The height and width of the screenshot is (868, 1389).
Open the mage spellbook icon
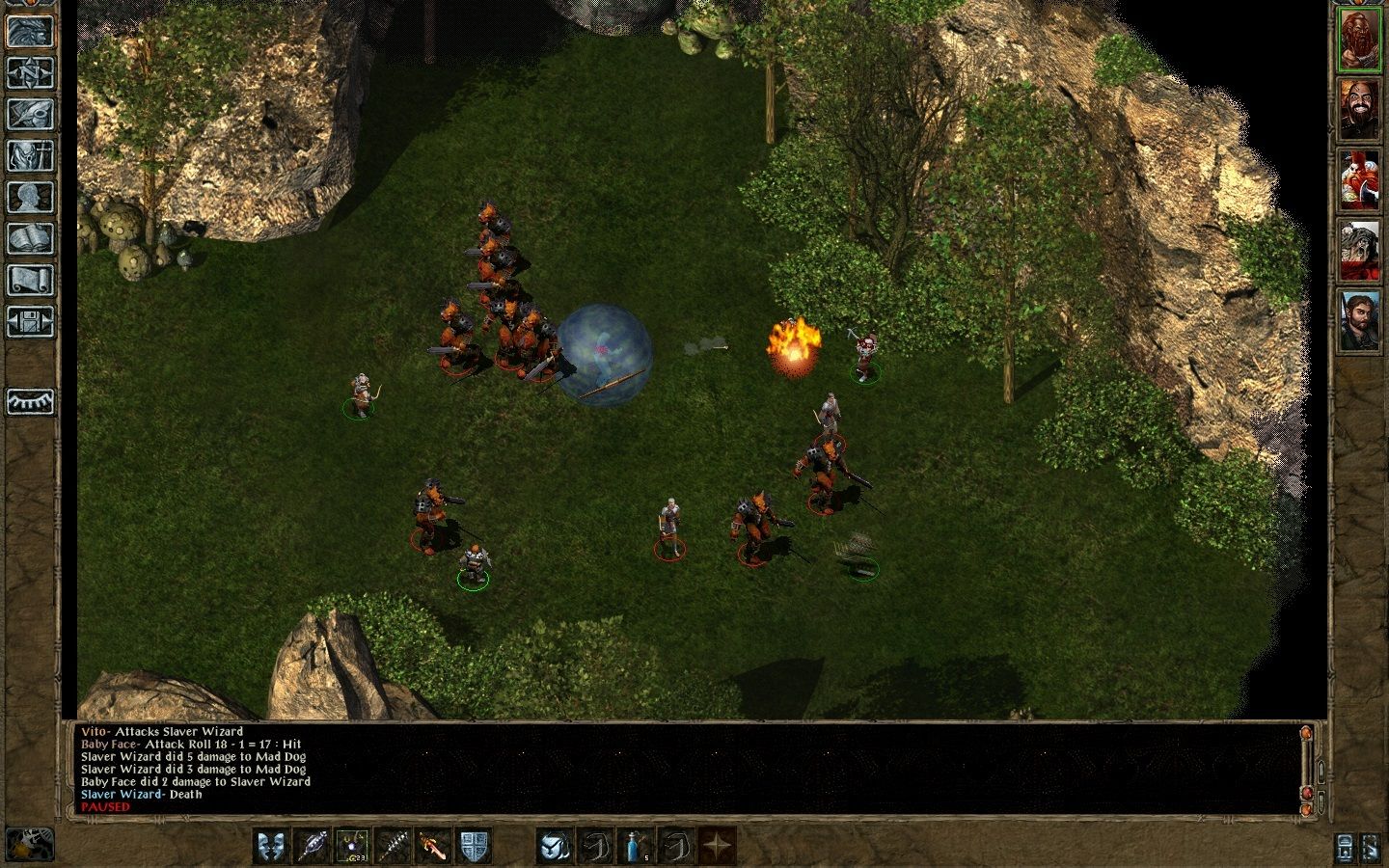click(30, 238)
